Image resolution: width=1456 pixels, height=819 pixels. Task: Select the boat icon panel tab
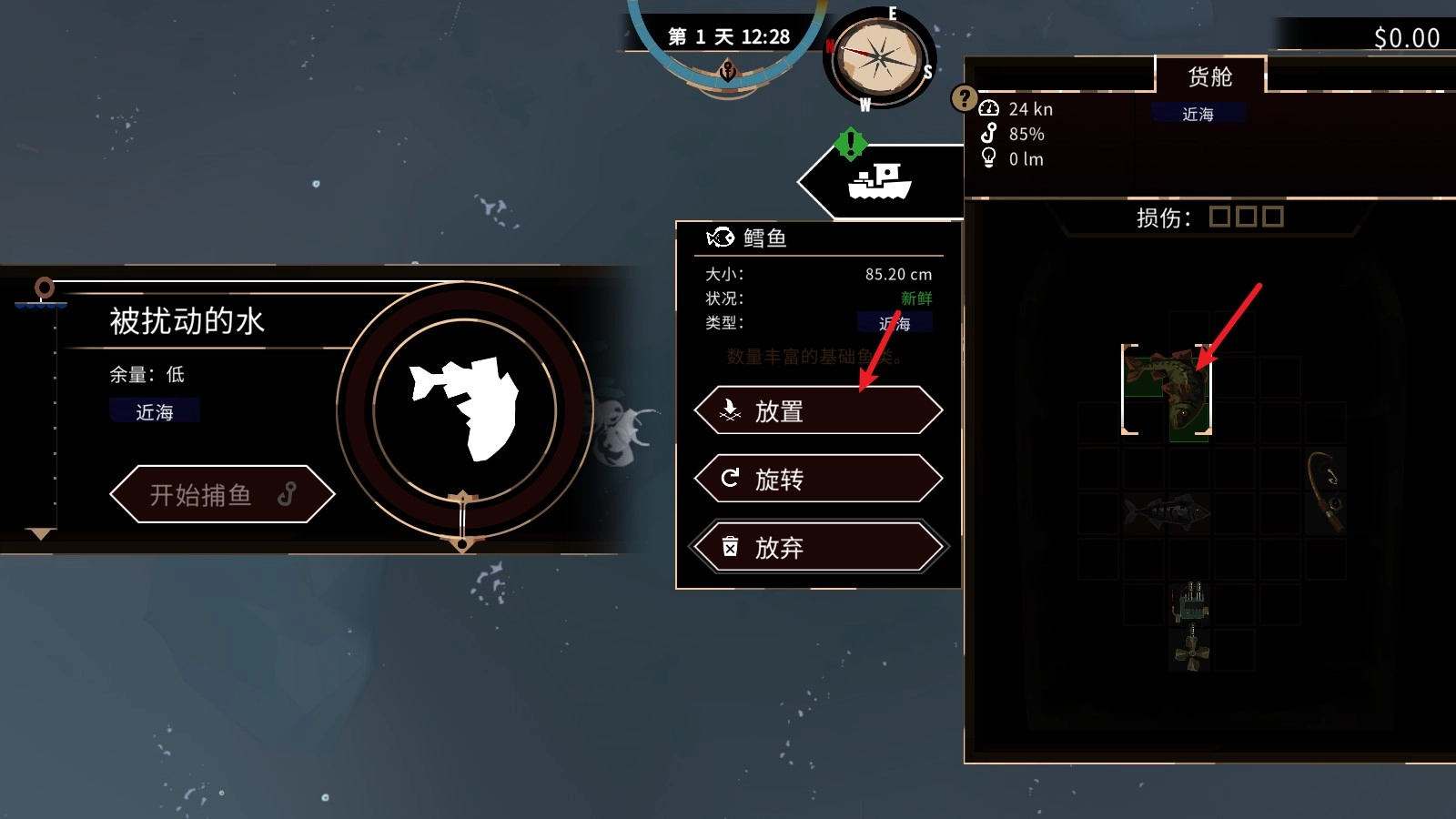[x=879, y=182]
